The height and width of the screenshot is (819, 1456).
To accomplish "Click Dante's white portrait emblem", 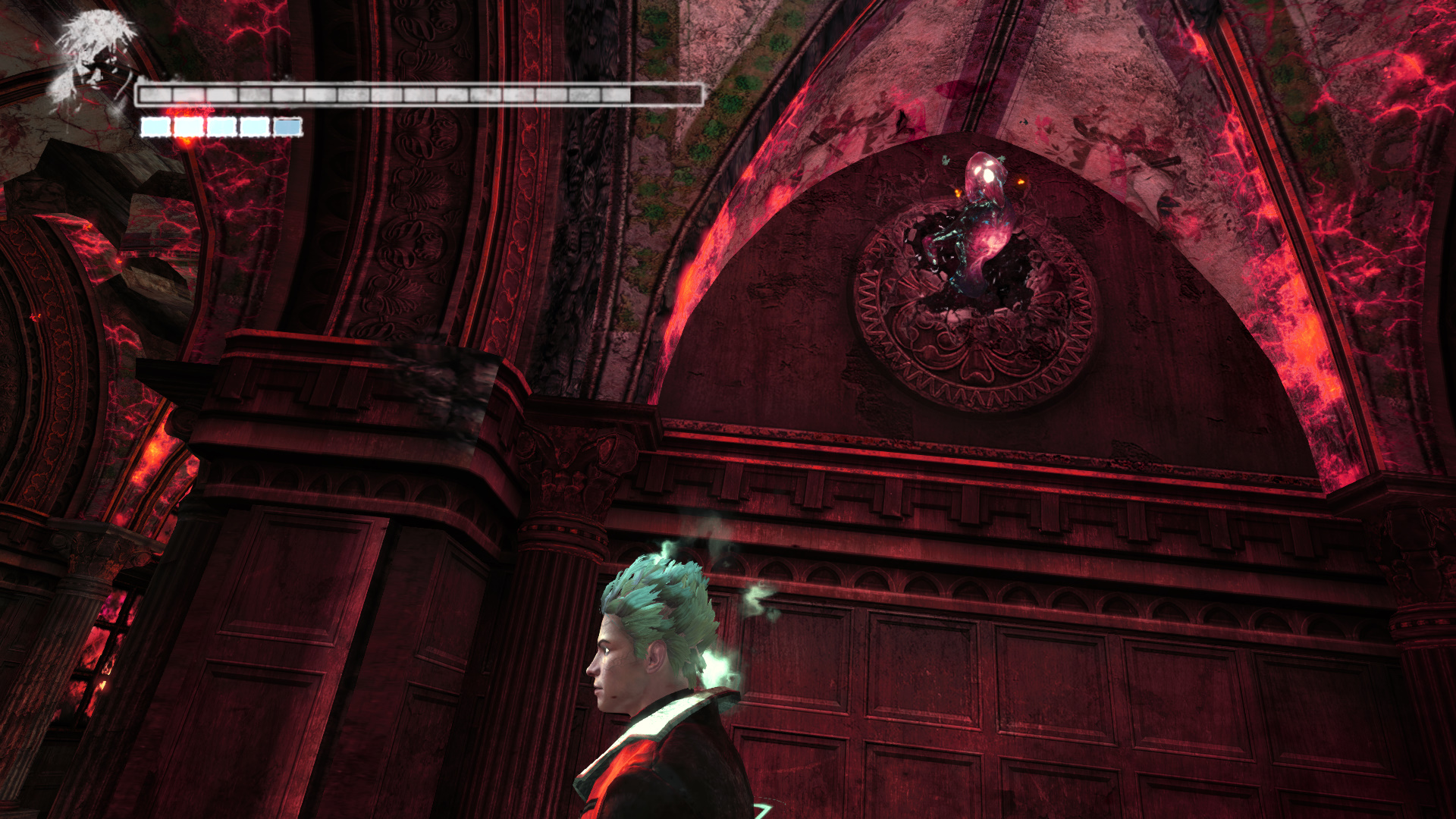I will point(96,61).
